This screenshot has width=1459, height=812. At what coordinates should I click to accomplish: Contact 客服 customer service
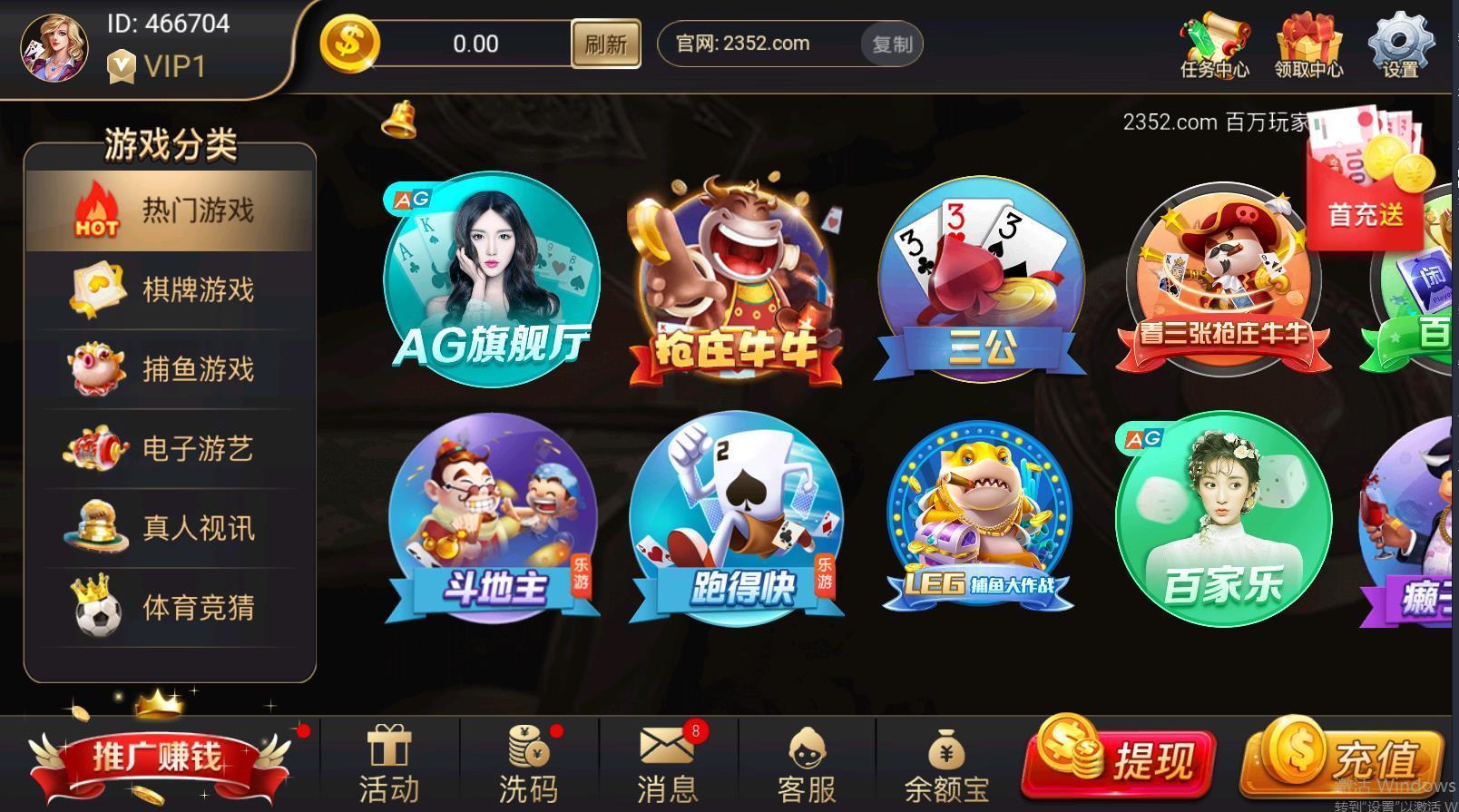point(806,764)
